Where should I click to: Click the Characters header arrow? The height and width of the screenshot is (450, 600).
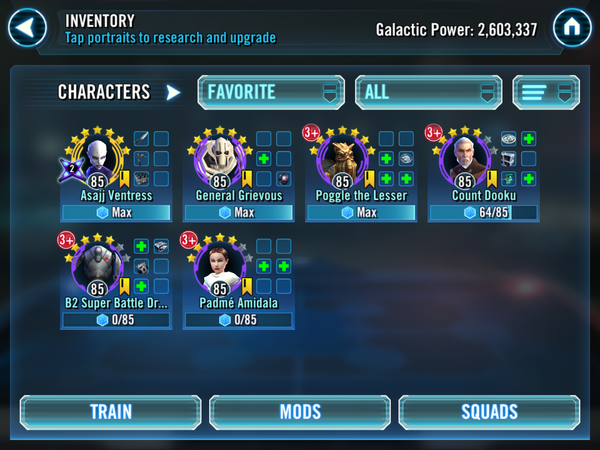174,92
